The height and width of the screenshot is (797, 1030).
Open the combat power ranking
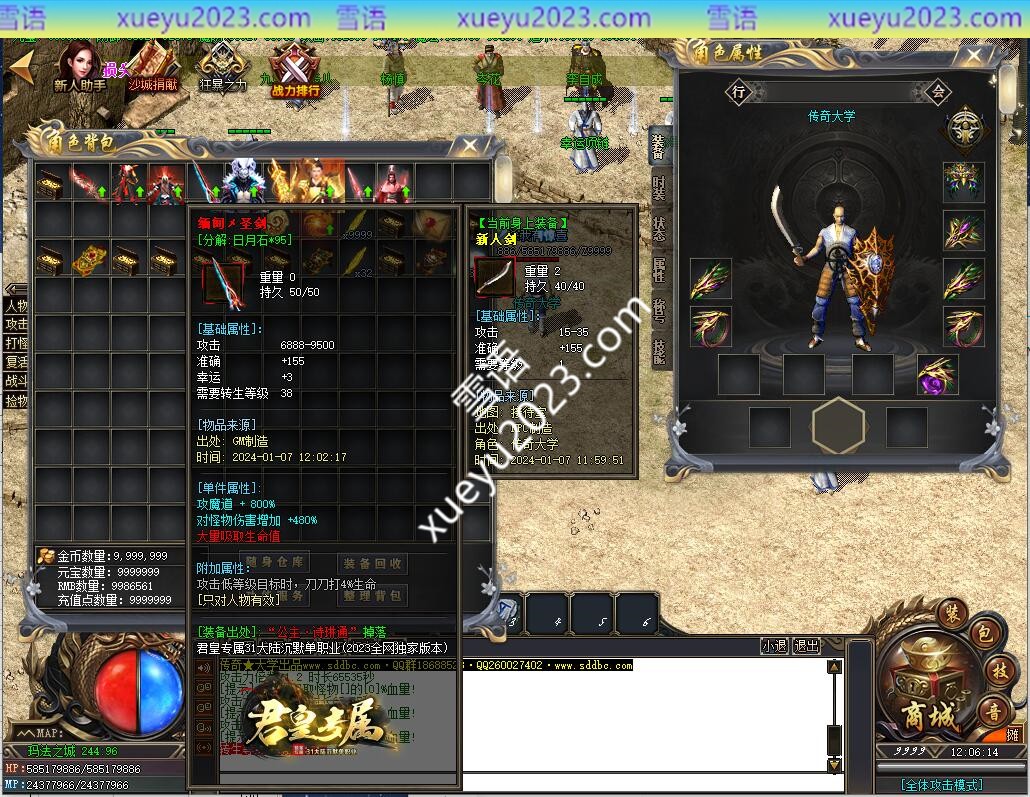tap(296, 70)
